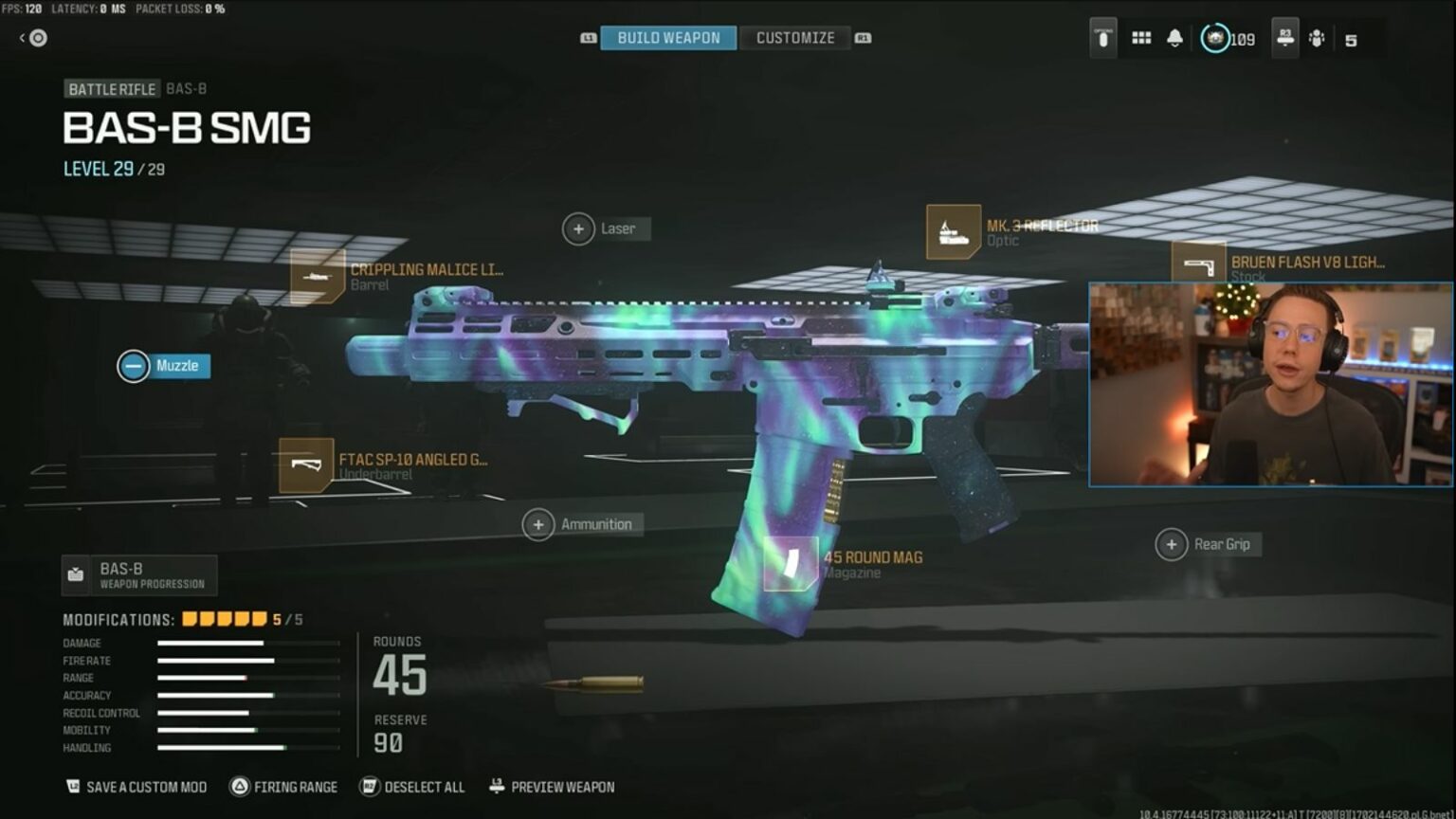Screen dimensions: 1456x819
Task: Enter the Firing Range
Action: (x=283, y=787)
